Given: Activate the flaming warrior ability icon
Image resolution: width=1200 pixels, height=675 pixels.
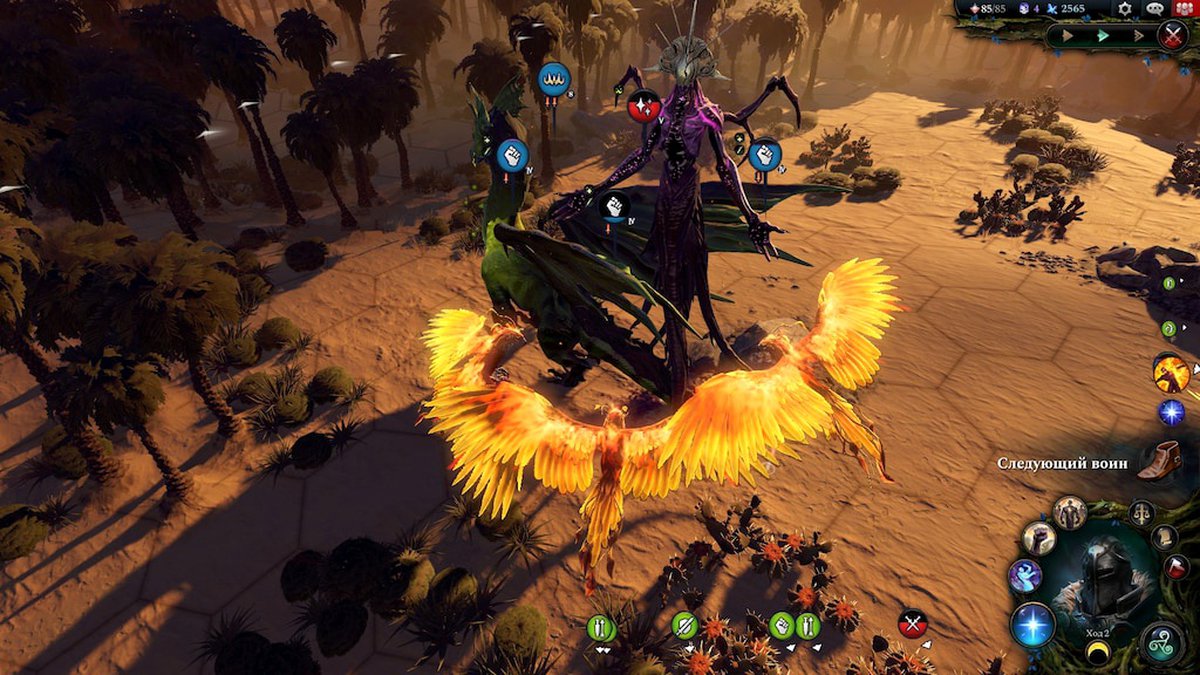Looking at the screenshot, I should click(1171, 374).
